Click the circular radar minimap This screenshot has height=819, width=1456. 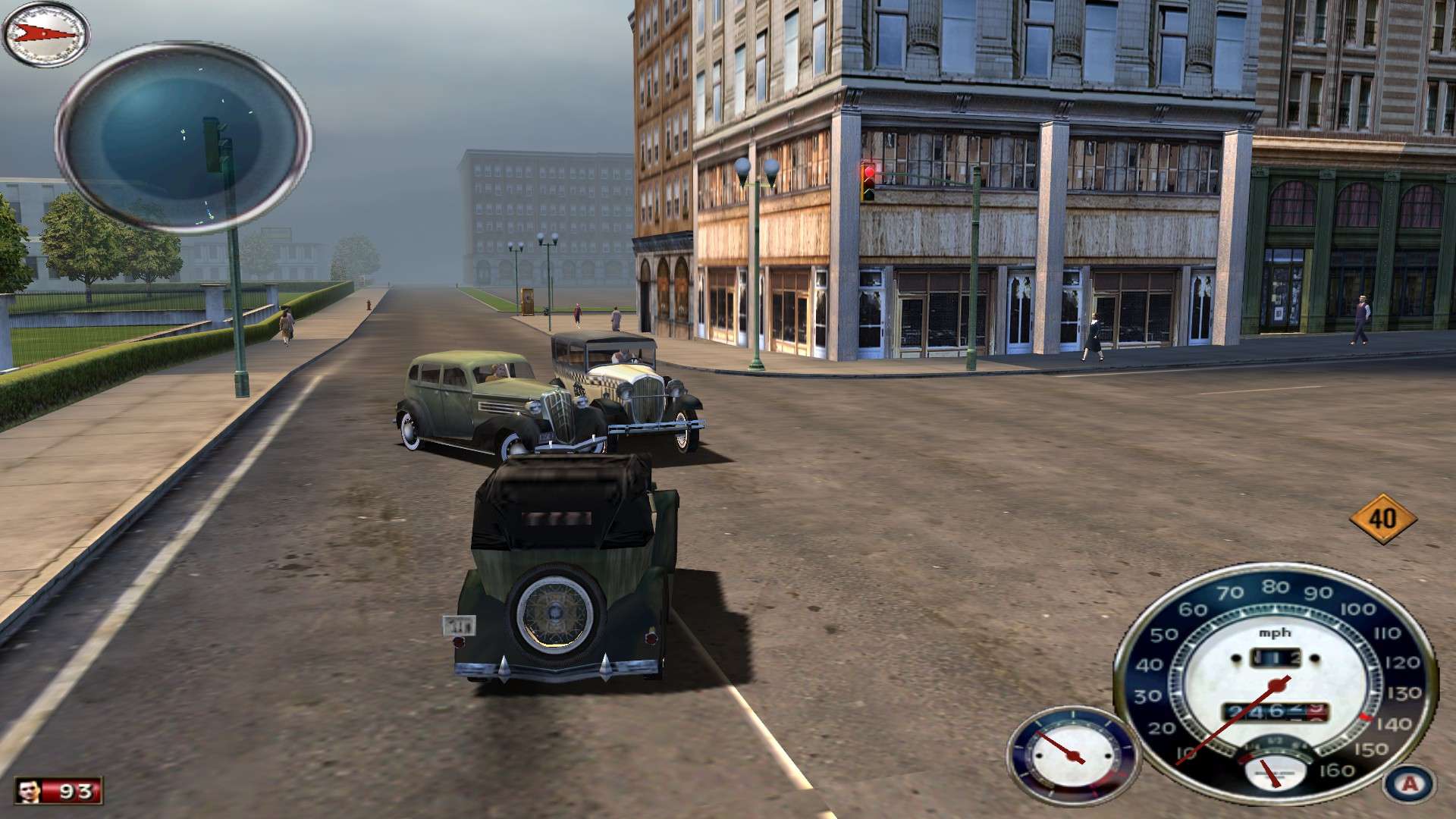click(183, 136)
